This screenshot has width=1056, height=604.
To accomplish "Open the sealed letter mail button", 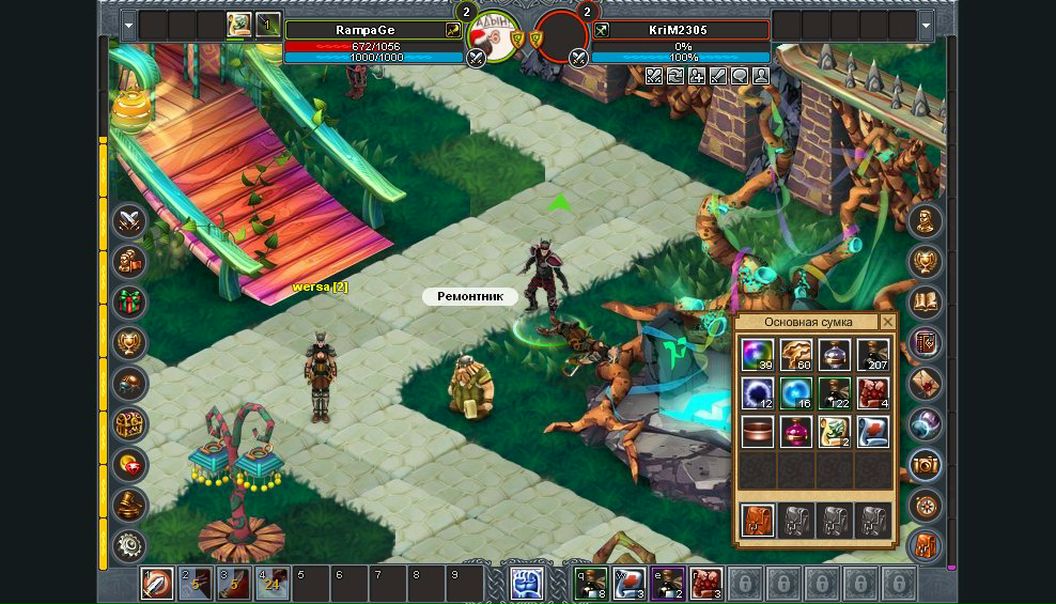I will 925,383.
